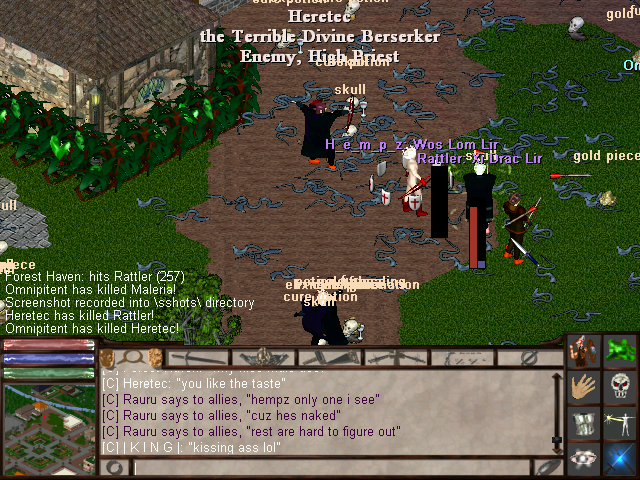Click the magnifying glass between masks
The image size is (640, 480).
coord(130,357)
